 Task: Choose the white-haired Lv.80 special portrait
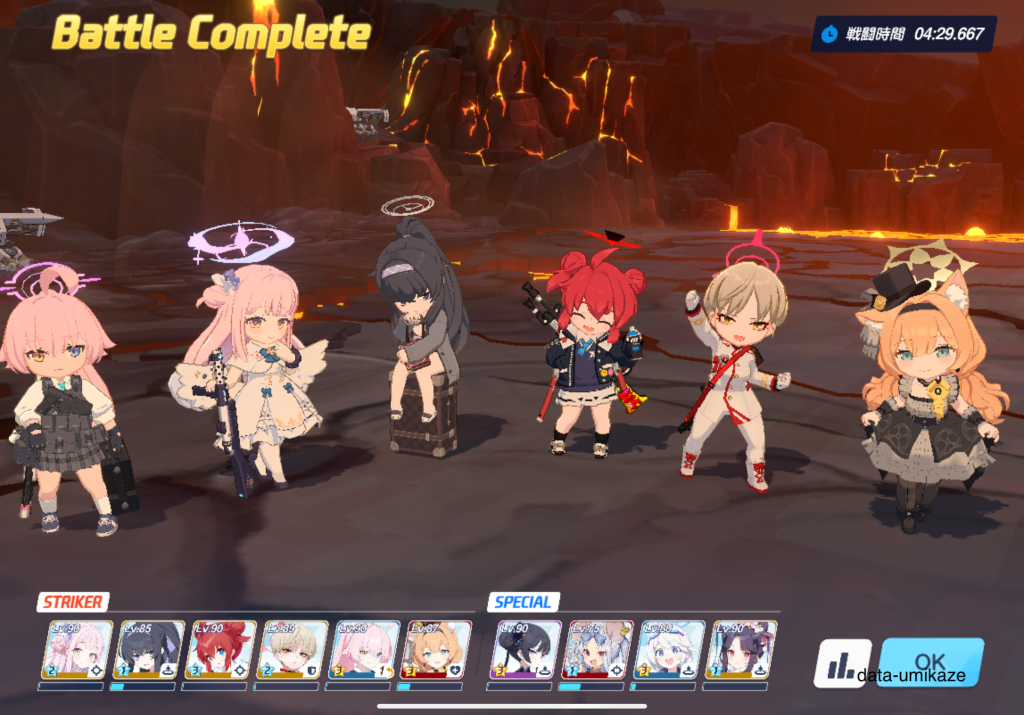669,650
